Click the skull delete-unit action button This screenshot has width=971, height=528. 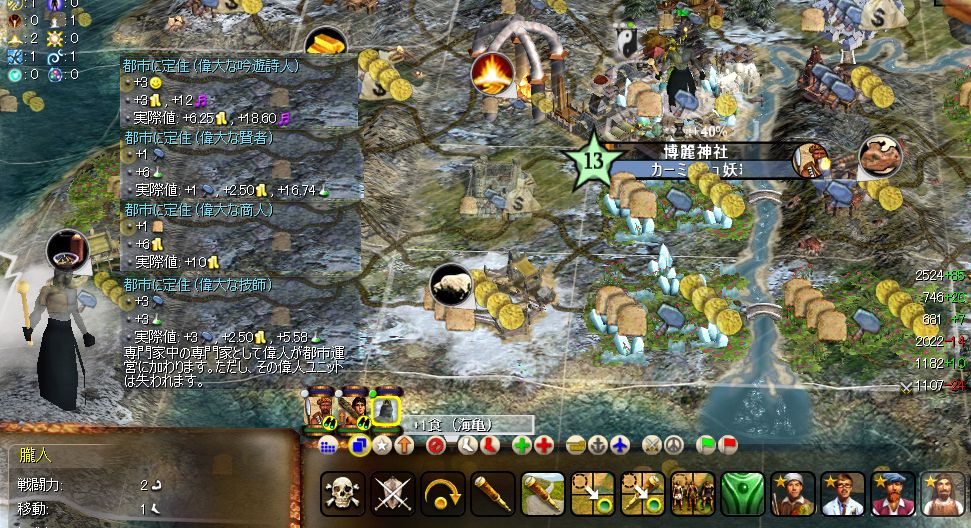click(342, 493)
